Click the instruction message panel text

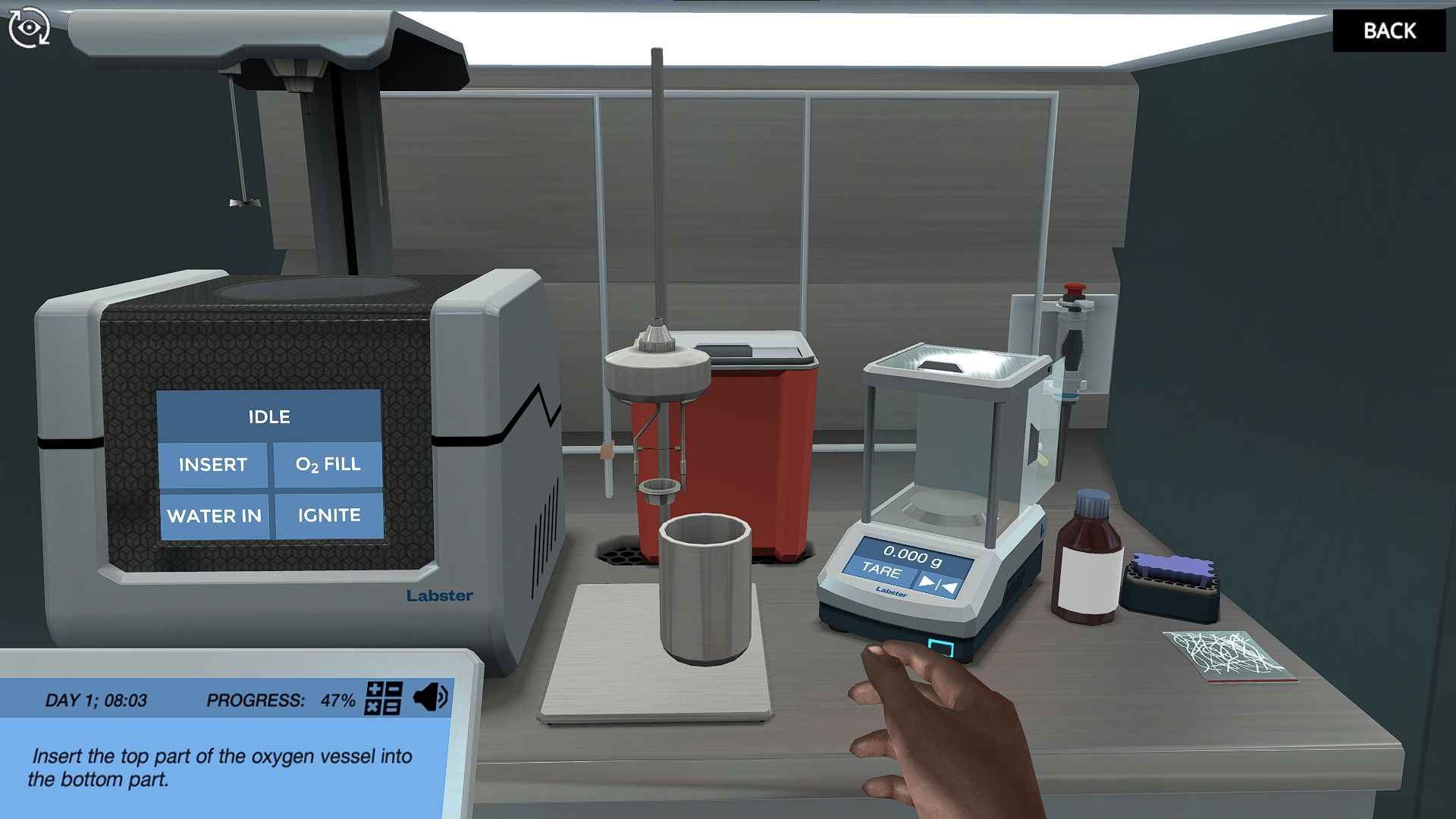220,766
